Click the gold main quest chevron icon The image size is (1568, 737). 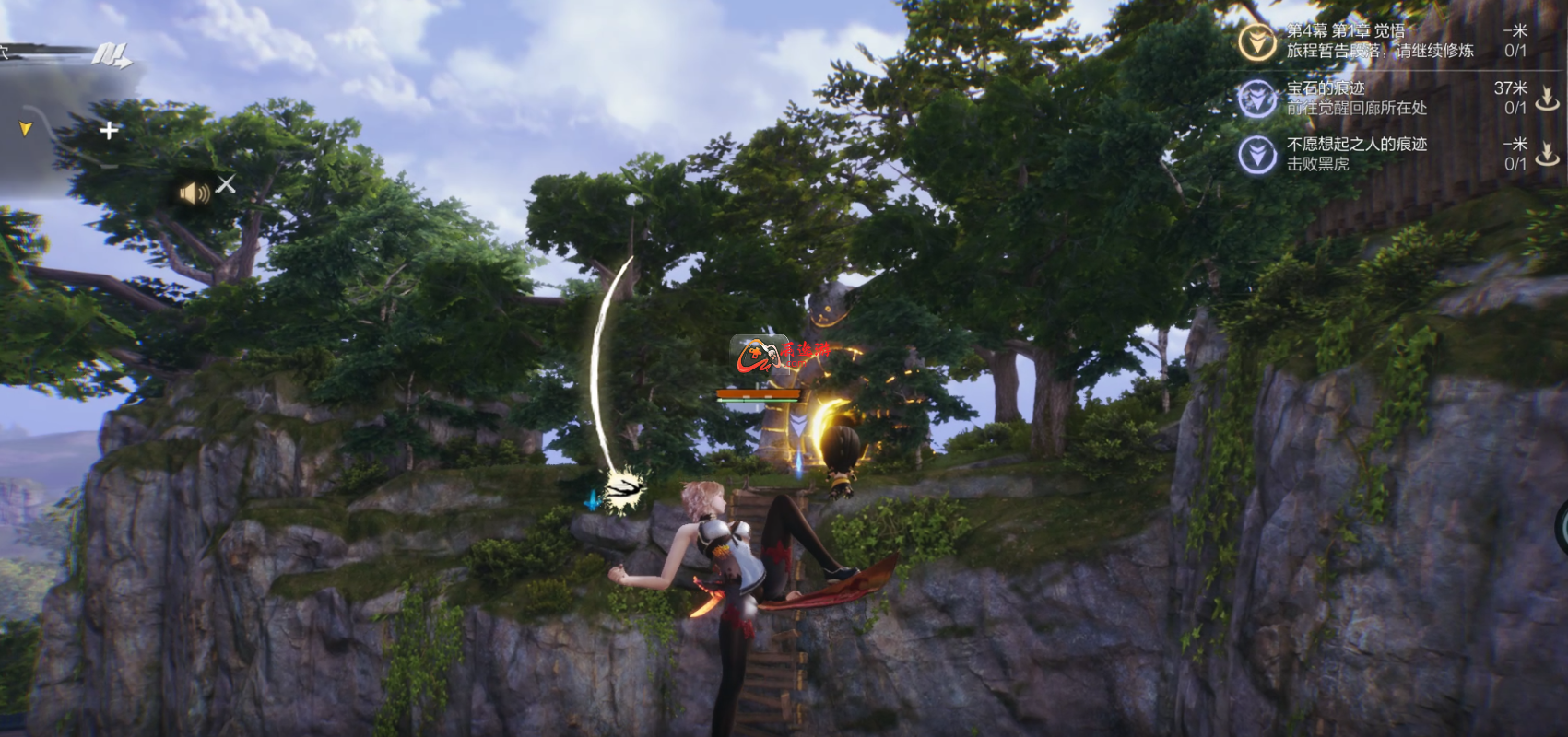[1256, 41]
